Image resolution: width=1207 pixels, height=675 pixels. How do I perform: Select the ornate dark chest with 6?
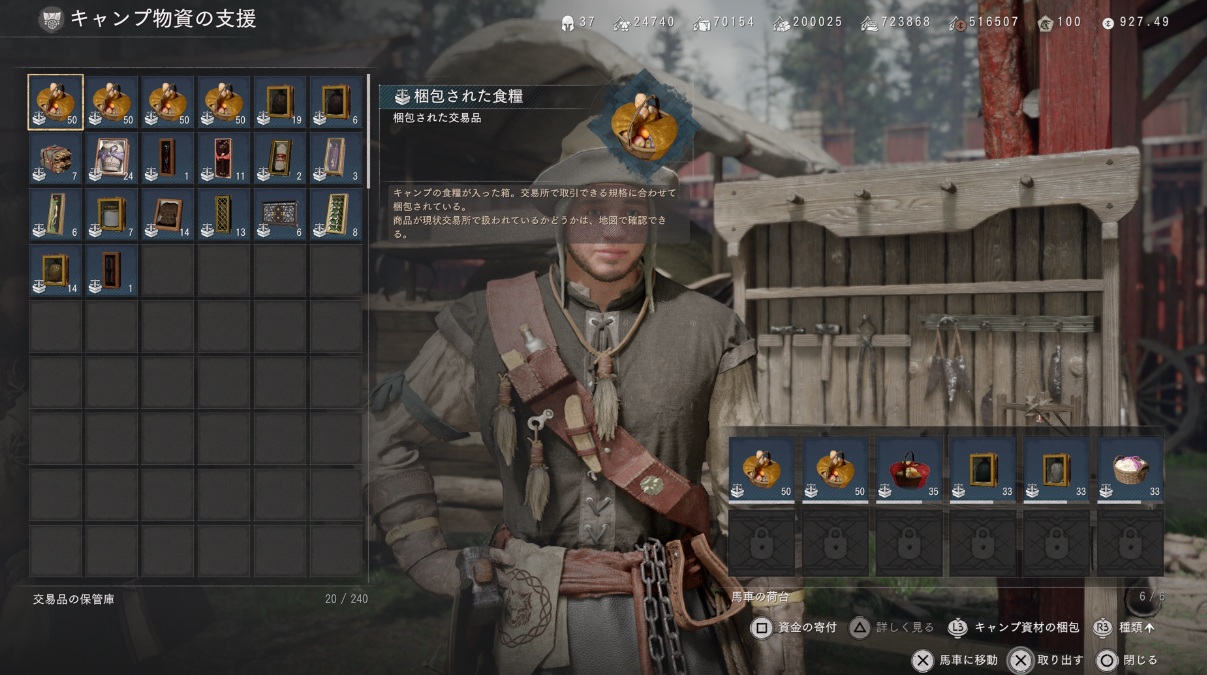coord(280,214)
